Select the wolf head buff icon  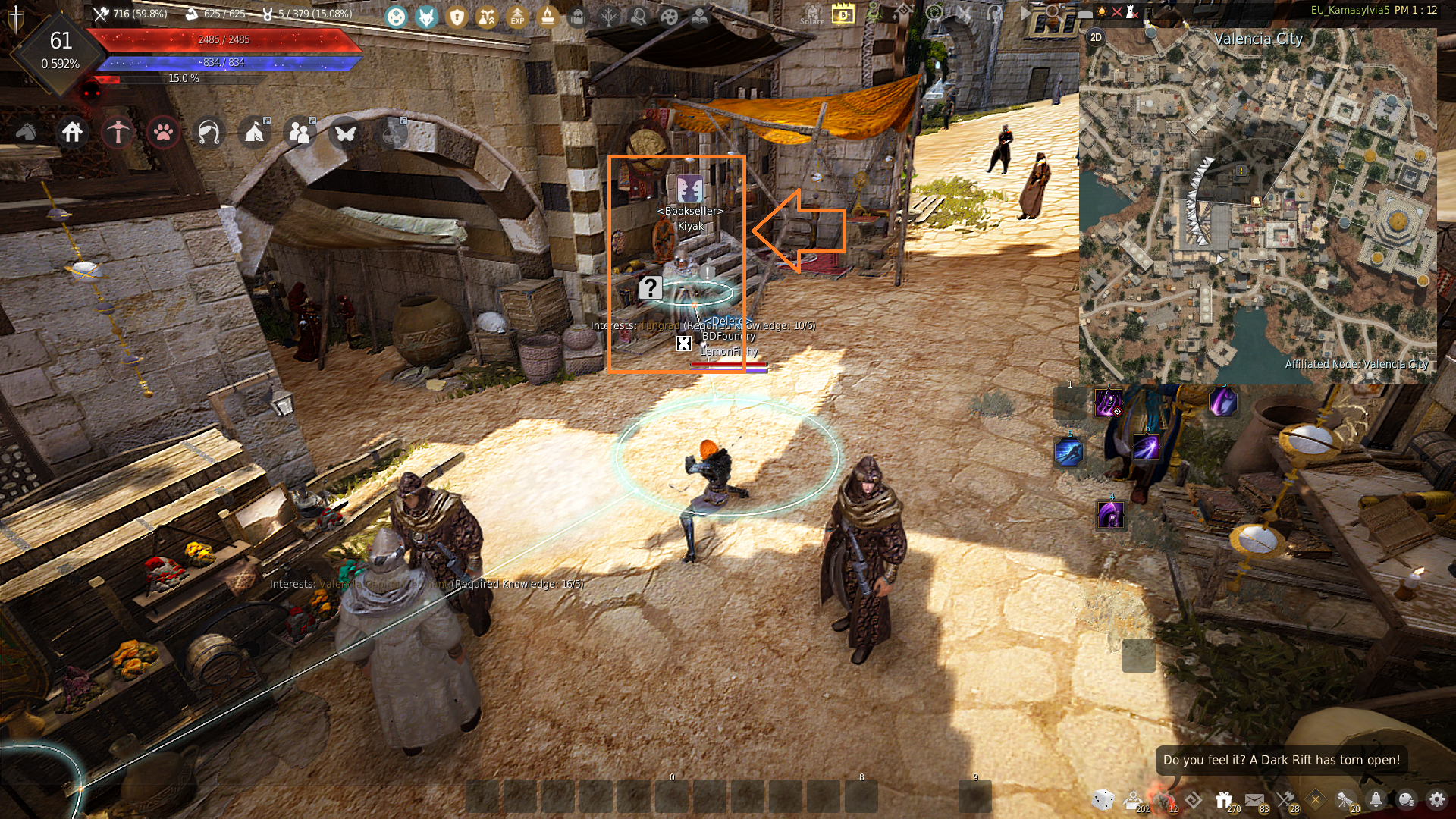(x=427, y=17)
